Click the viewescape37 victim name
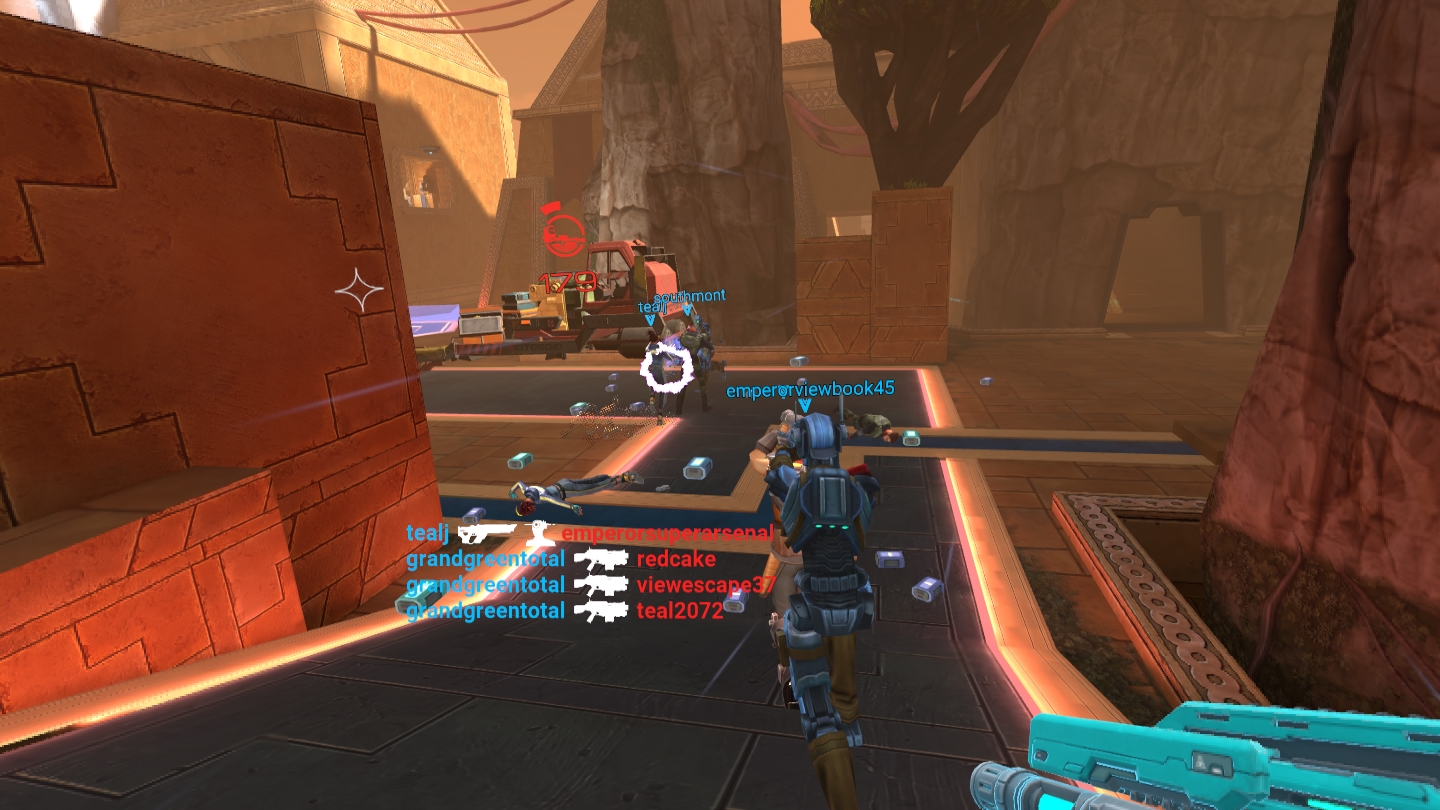The width and height of the screenshot is (1440, 810). click(x=706, y=585)
